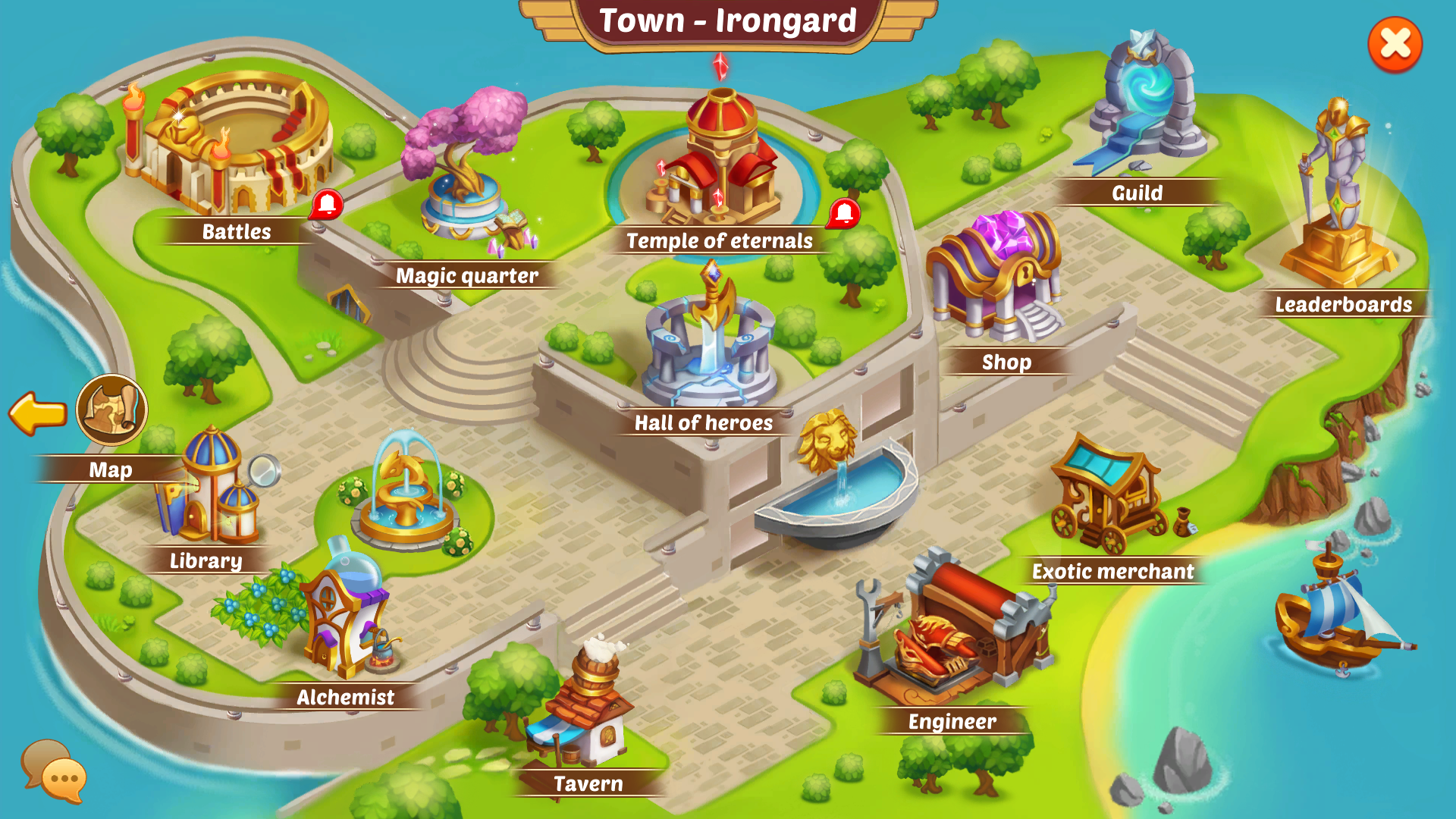Click the yellow back arrow
This screenshot has width=1456, height=819.
(x=38, y=413)
